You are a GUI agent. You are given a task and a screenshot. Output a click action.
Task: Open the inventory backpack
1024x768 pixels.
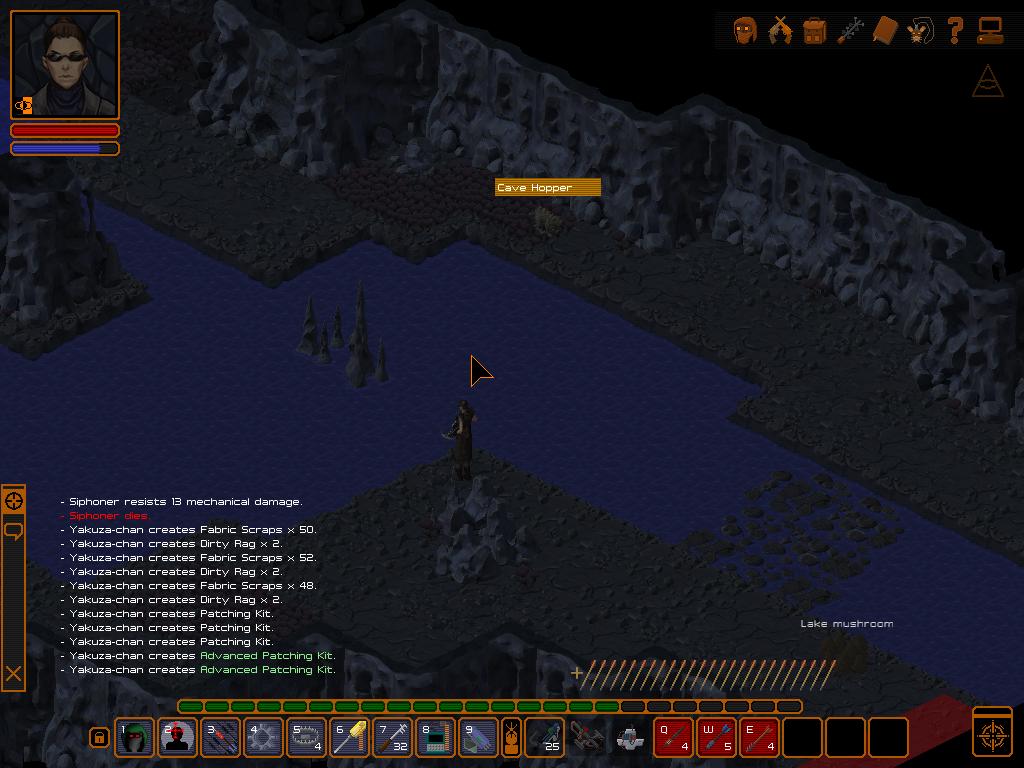(815, 31)
